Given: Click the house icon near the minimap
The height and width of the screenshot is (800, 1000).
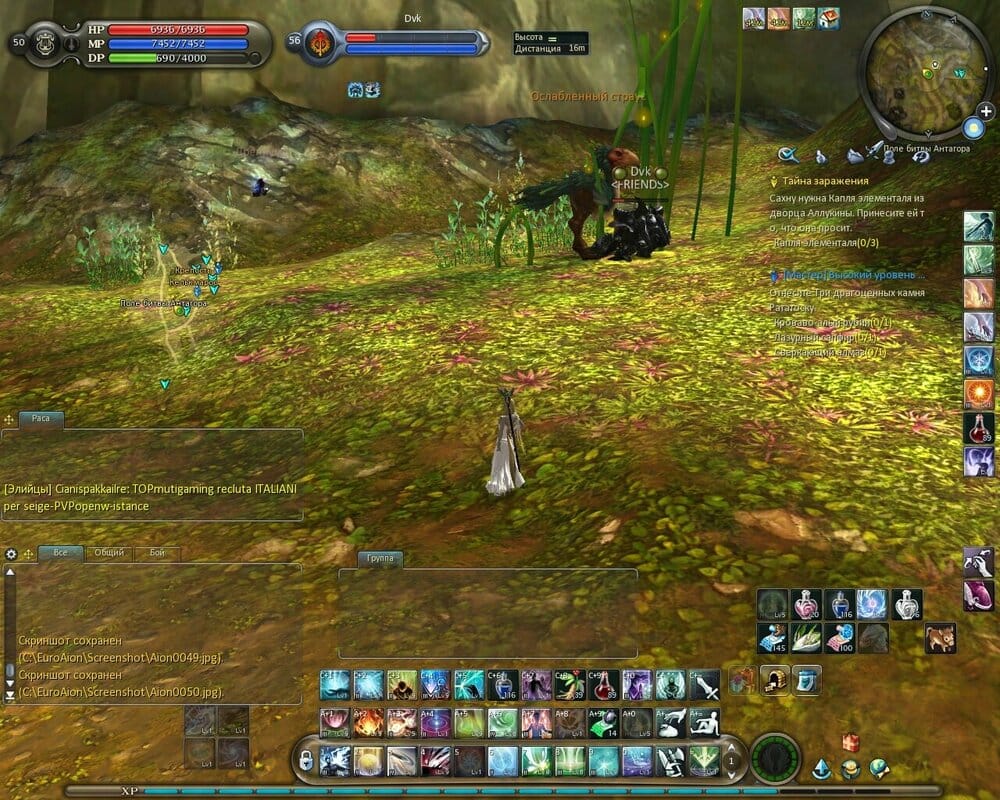Looking at the screenshot, I should (x=828, y=18).
